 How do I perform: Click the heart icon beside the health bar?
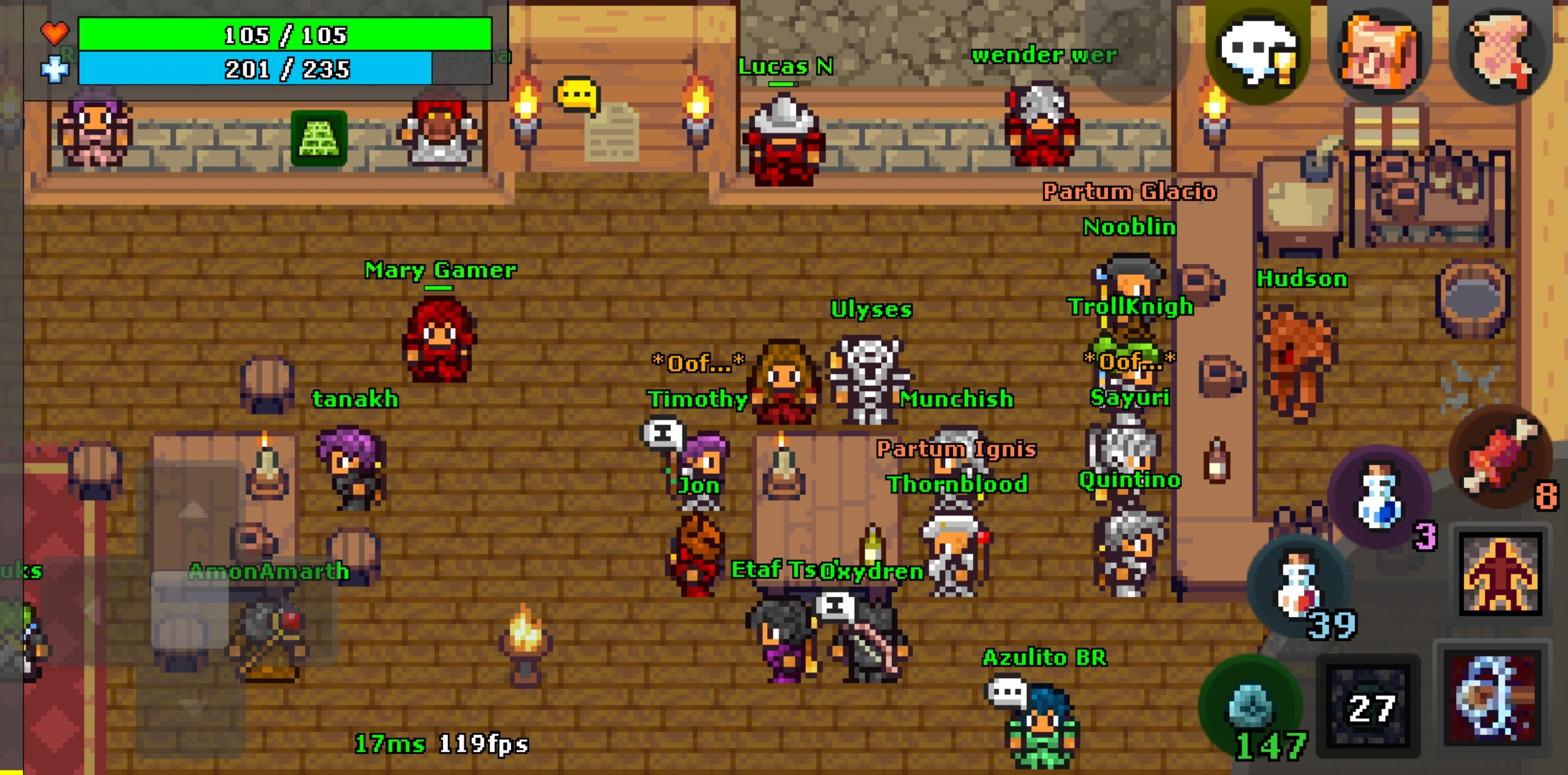55,32
